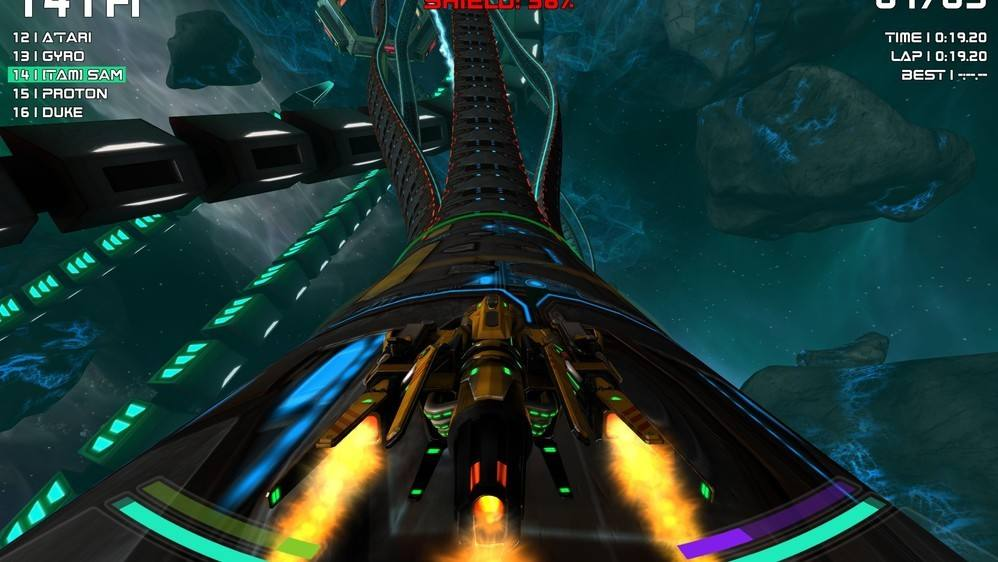Screen dimensions: 998x562
Task: Select GYRO in the standings list
Action: coord(49,56)
